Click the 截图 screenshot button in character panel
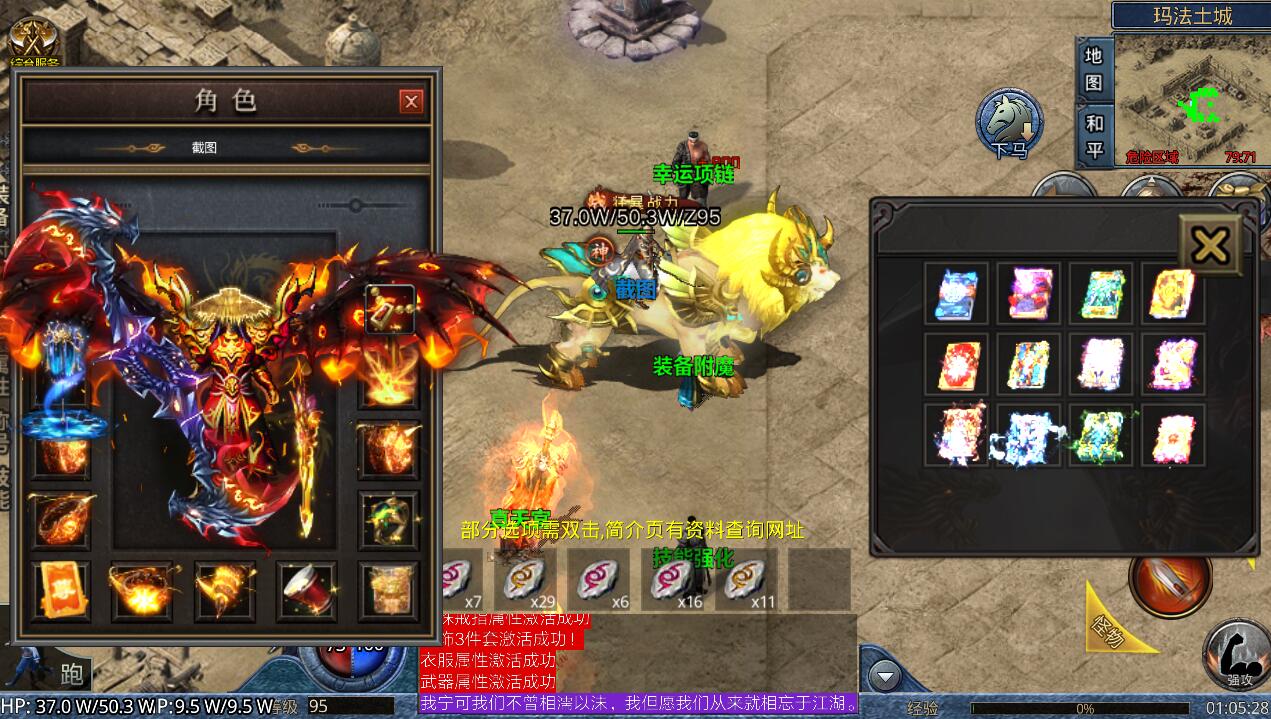 coord(204,147)
